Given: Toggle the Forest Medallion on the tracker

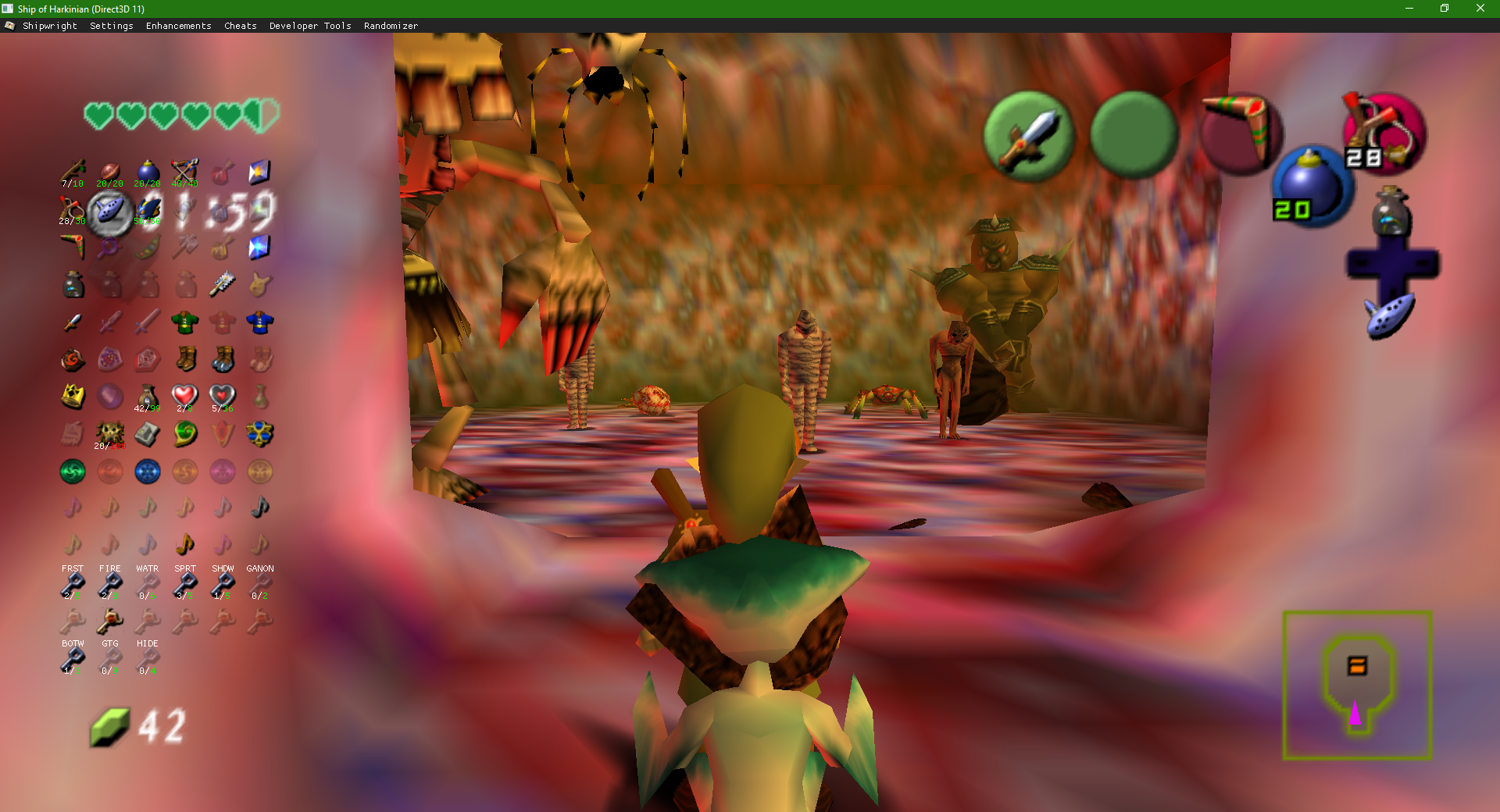Looking at the screenshot, I should pyautogui.click(x=72, y=472).
